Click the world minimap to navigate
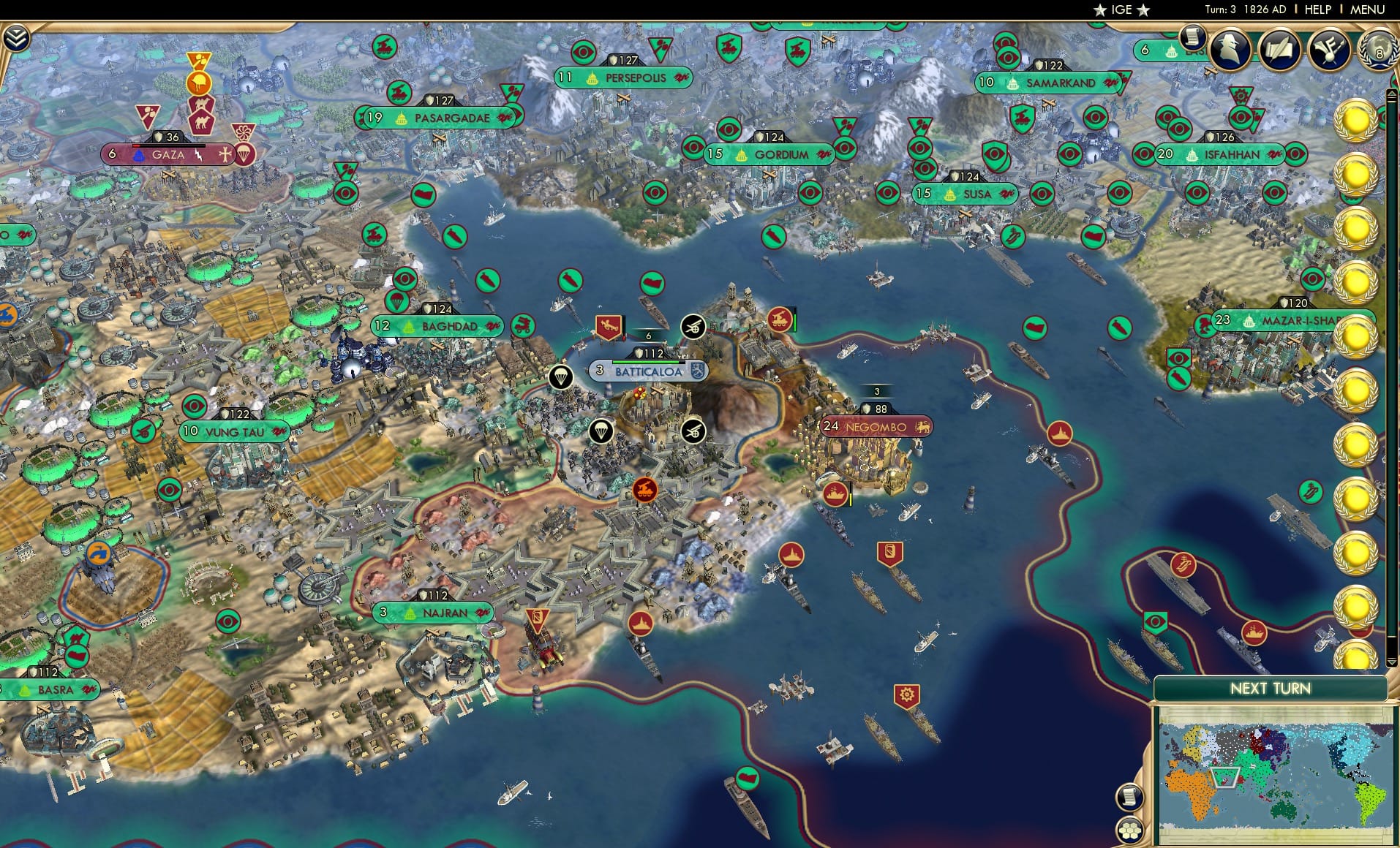Screen dimensions: 1400x848 (1276, 775)
